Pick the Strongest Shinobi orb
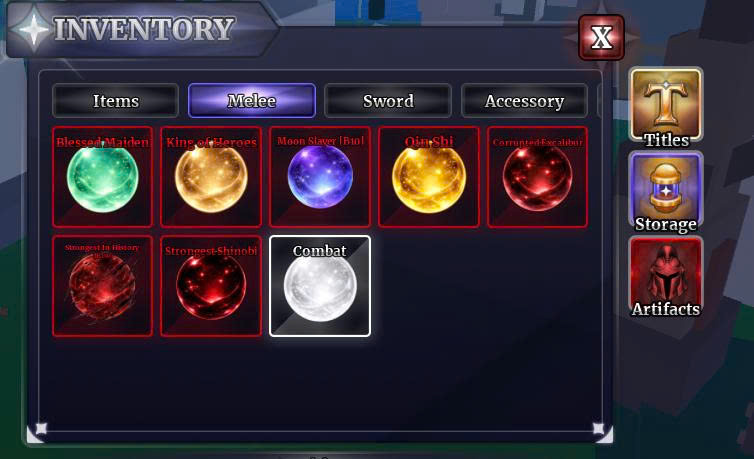The image size is (754, 459). [211, 286]
